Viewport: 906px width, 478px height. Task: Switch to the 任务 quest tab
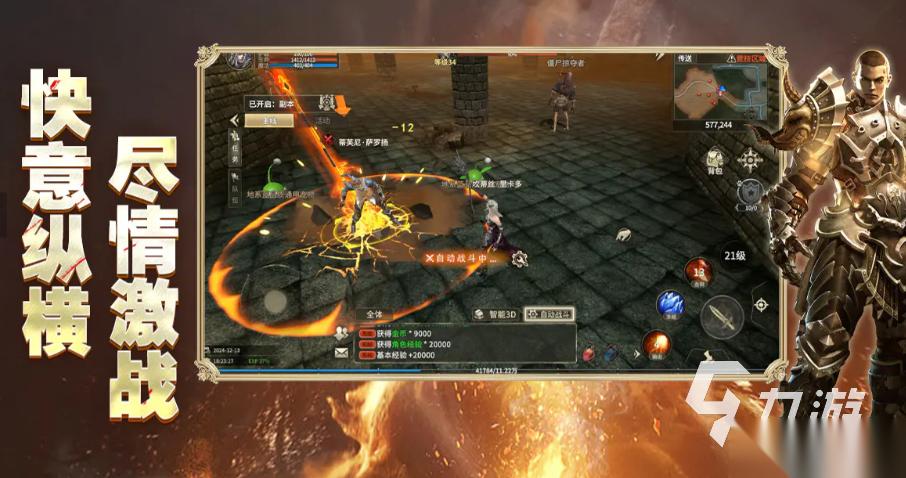coord(236,152)
